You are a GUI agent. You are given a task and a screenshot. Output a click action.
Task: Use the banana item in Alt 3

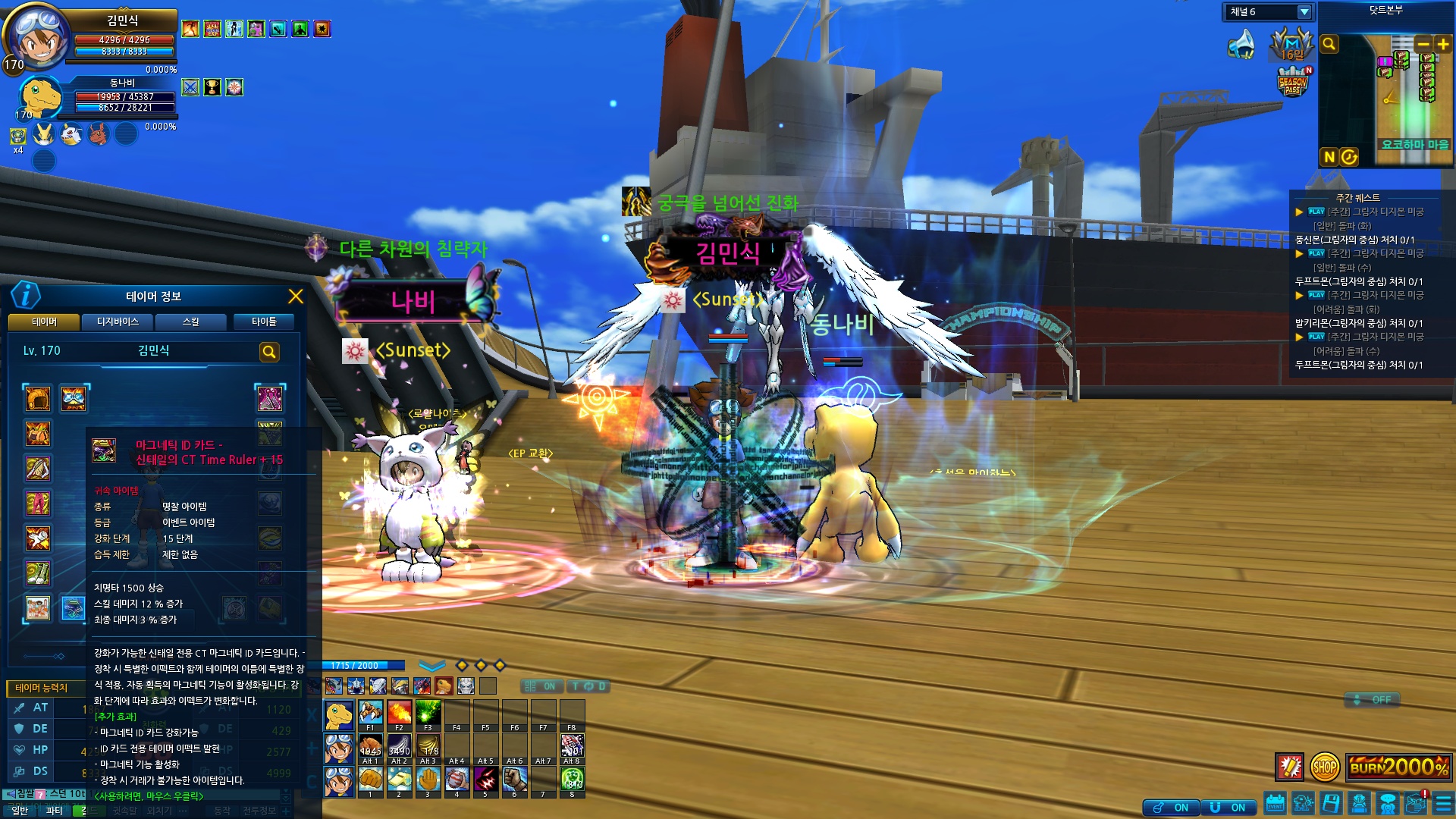[x=428, y=746]
